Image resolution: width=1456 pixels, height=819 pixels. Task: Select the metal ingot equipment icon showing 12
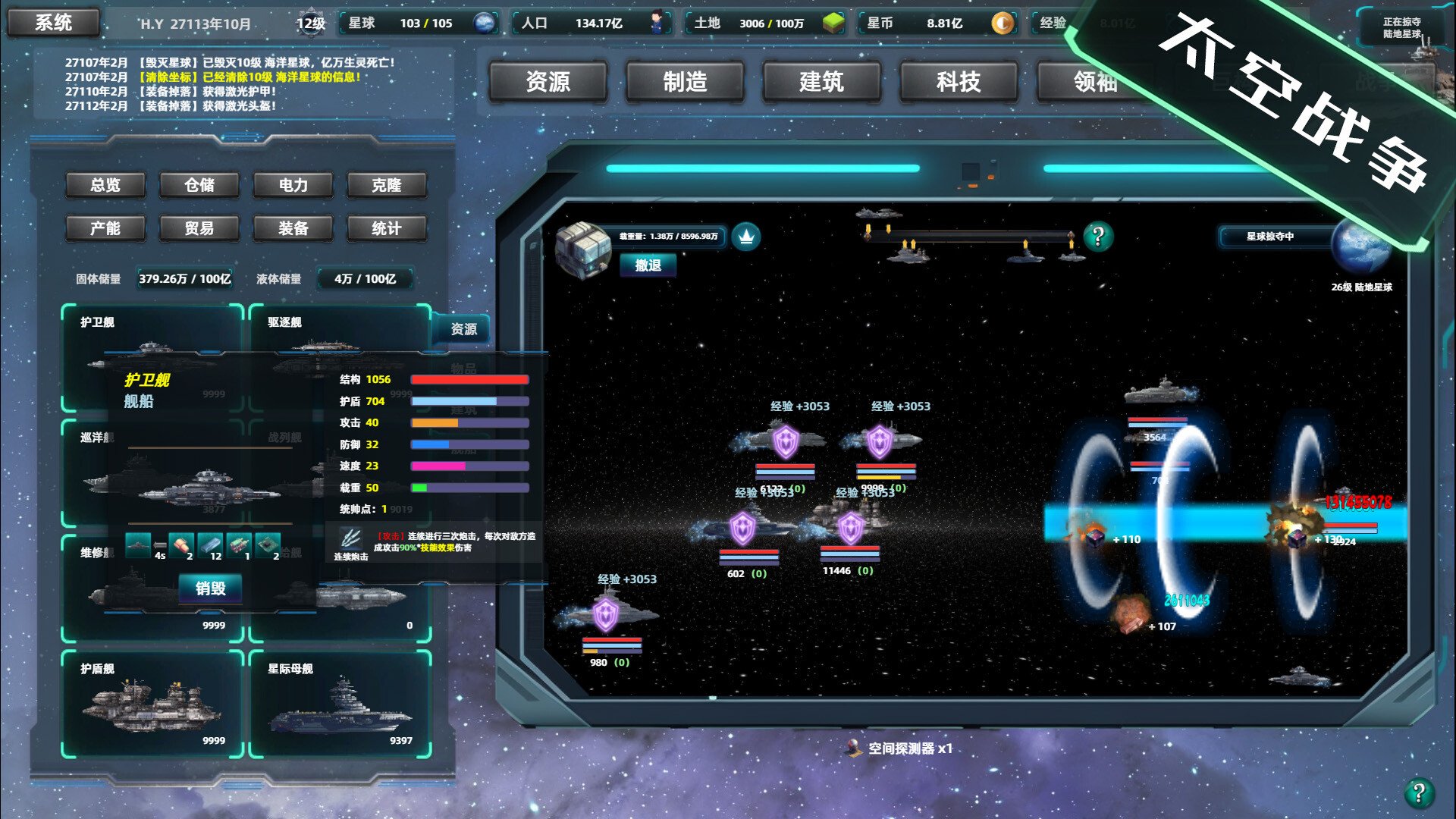click(210, 544)
